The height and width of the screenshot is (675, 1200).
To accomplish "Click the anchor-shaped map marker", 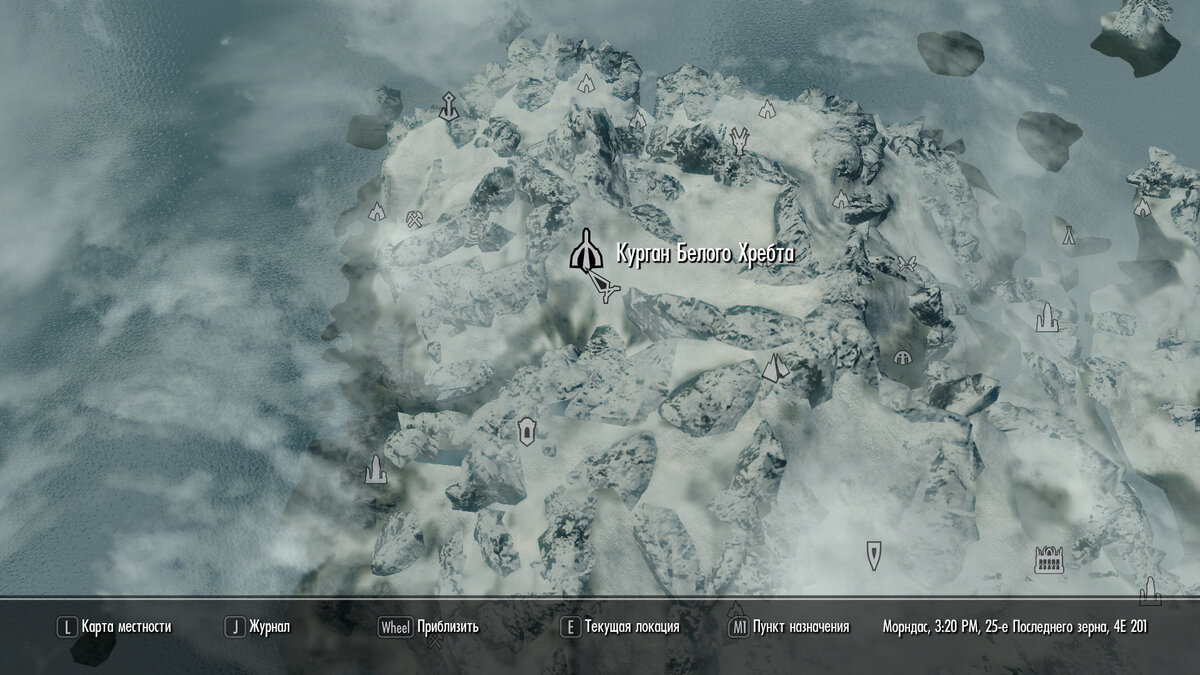I will pos(449,105).
